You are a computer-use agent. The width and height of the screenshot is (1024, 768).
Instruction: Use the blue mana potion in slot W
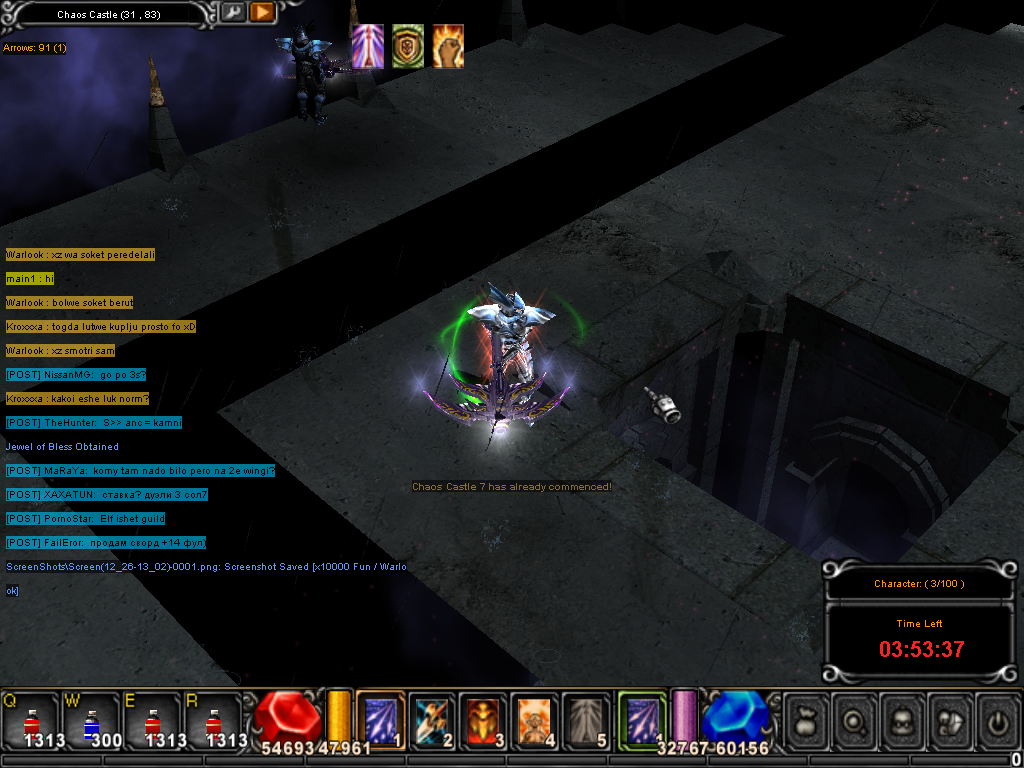coord(91,720)
